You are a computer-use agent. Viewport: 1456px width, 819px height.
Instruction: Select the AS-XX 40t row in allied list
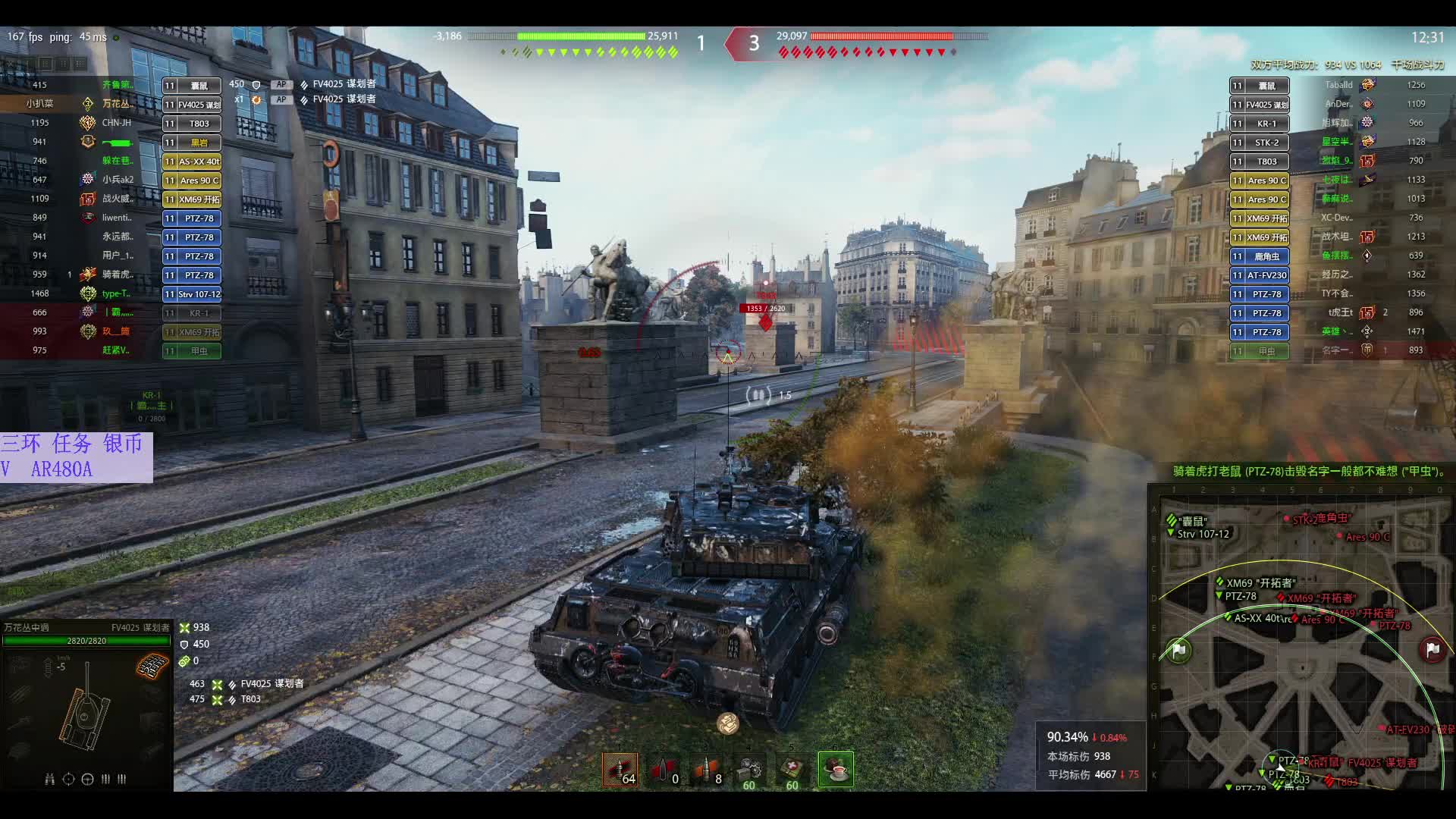192,162
